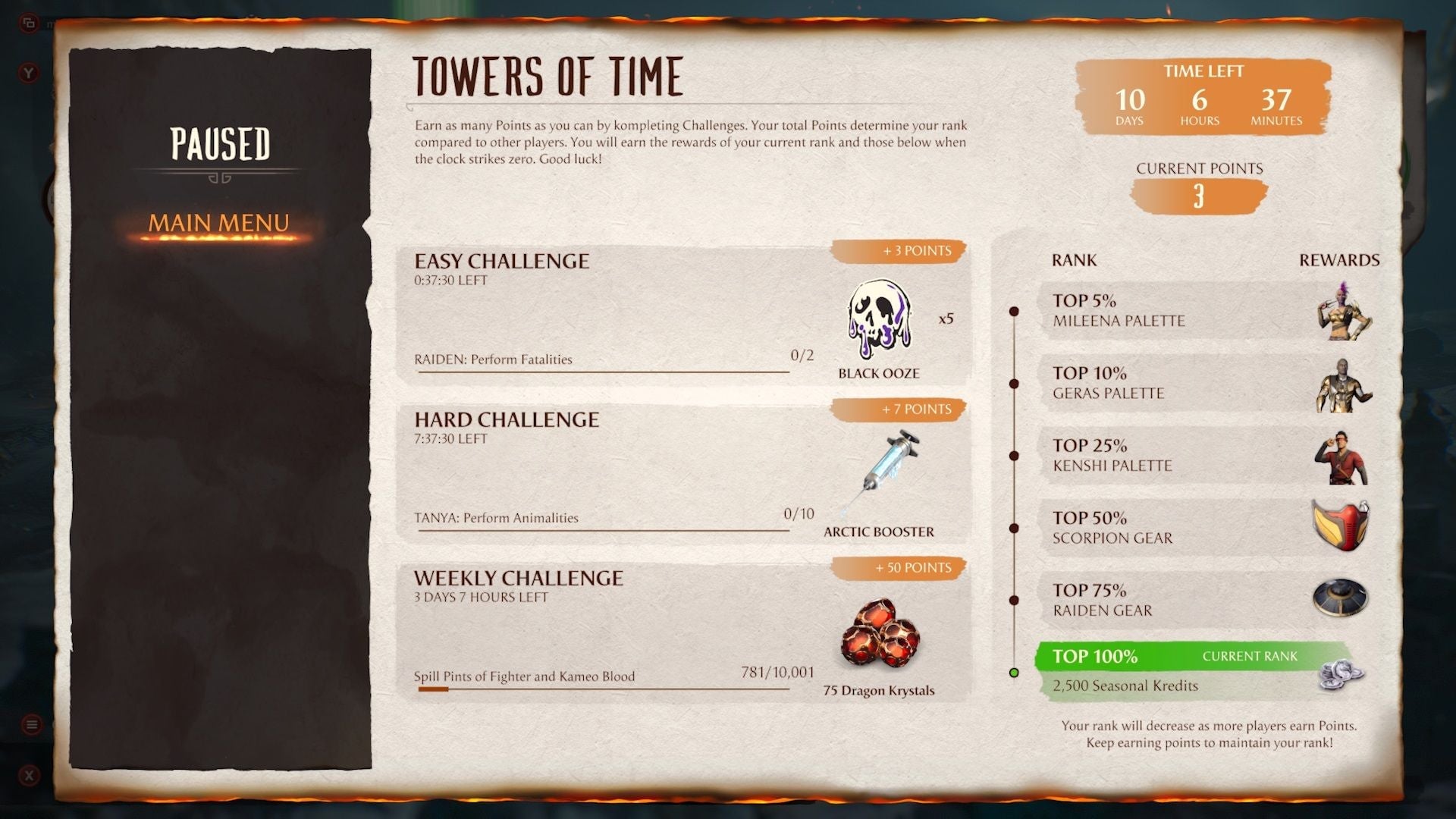Select the TOP 5% rank node dot
Viewport: 1456px width, 819px height.
1015,309
